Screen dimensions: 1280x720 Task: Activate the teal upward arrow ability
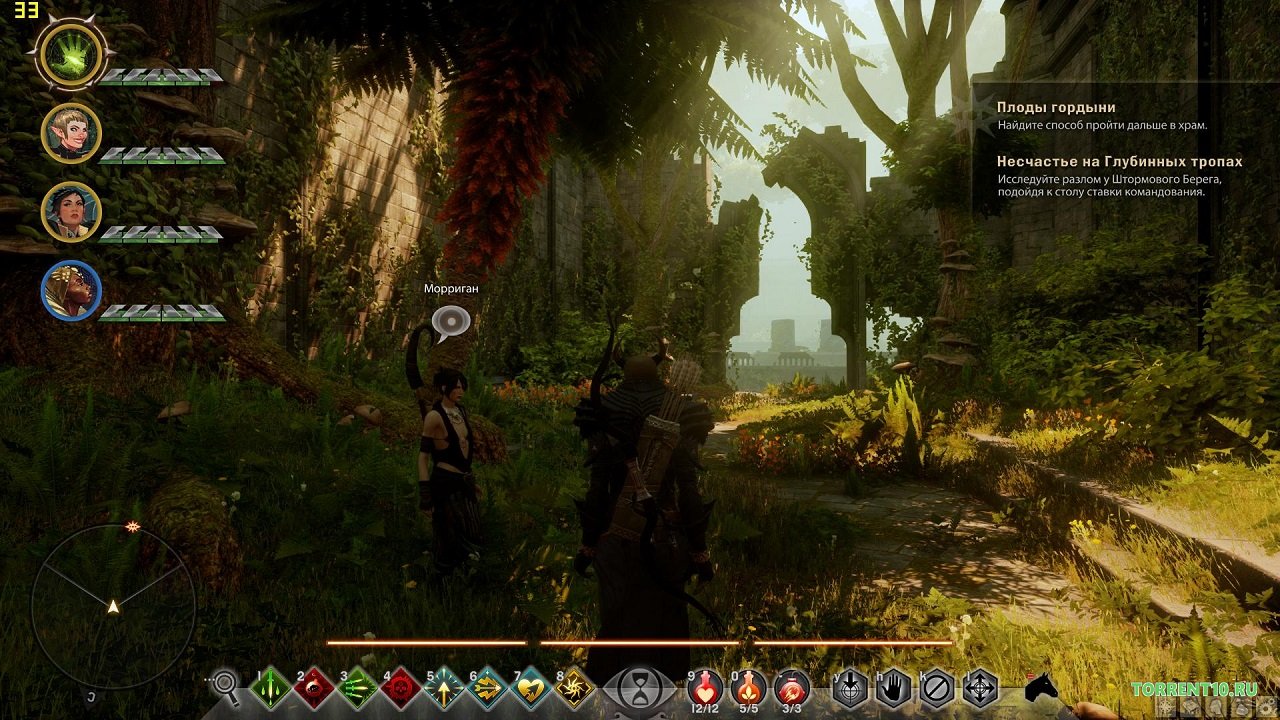[443, 688]
